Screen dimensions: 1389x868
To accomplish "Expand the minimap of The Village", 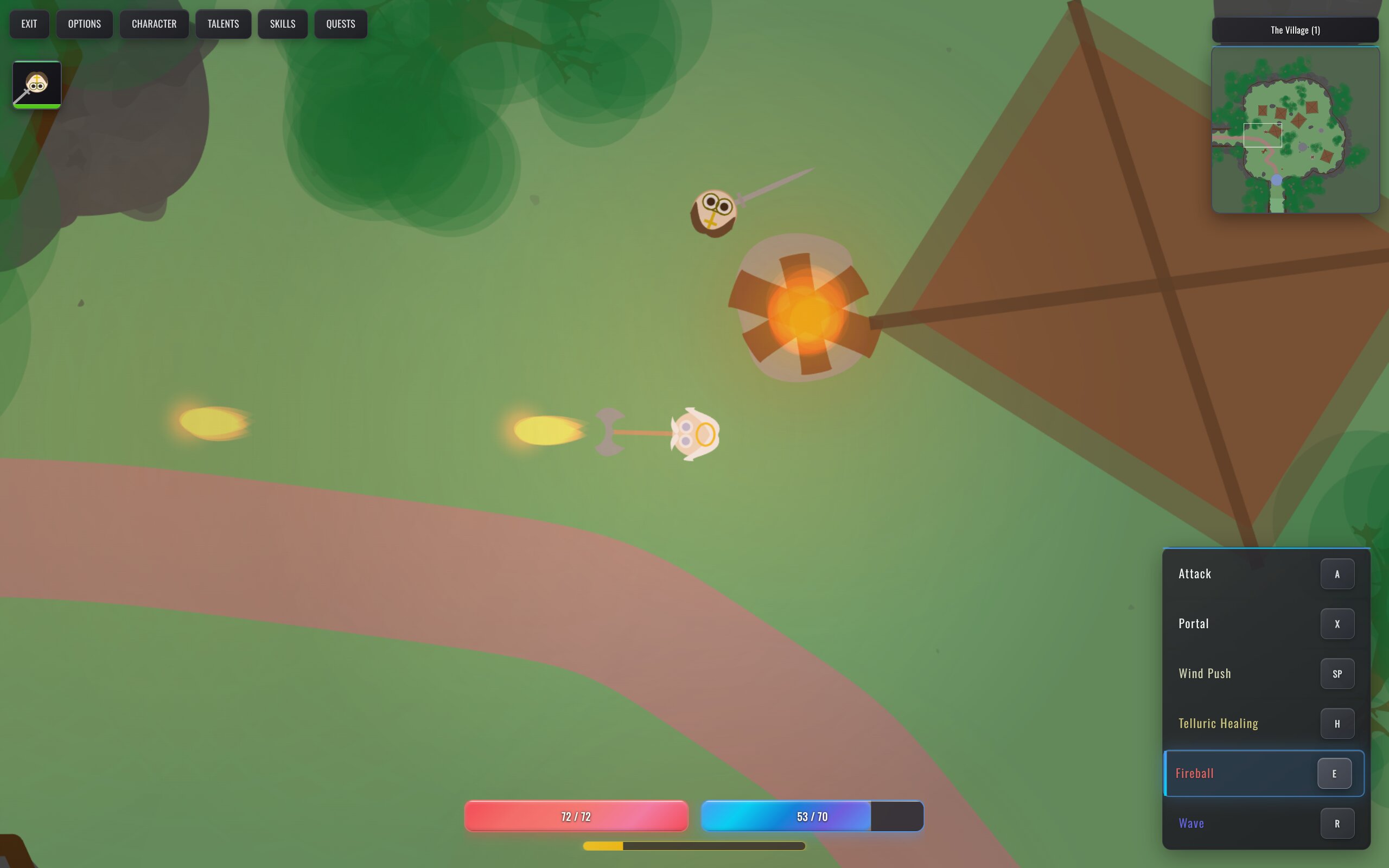I will tap(1295, 29).
